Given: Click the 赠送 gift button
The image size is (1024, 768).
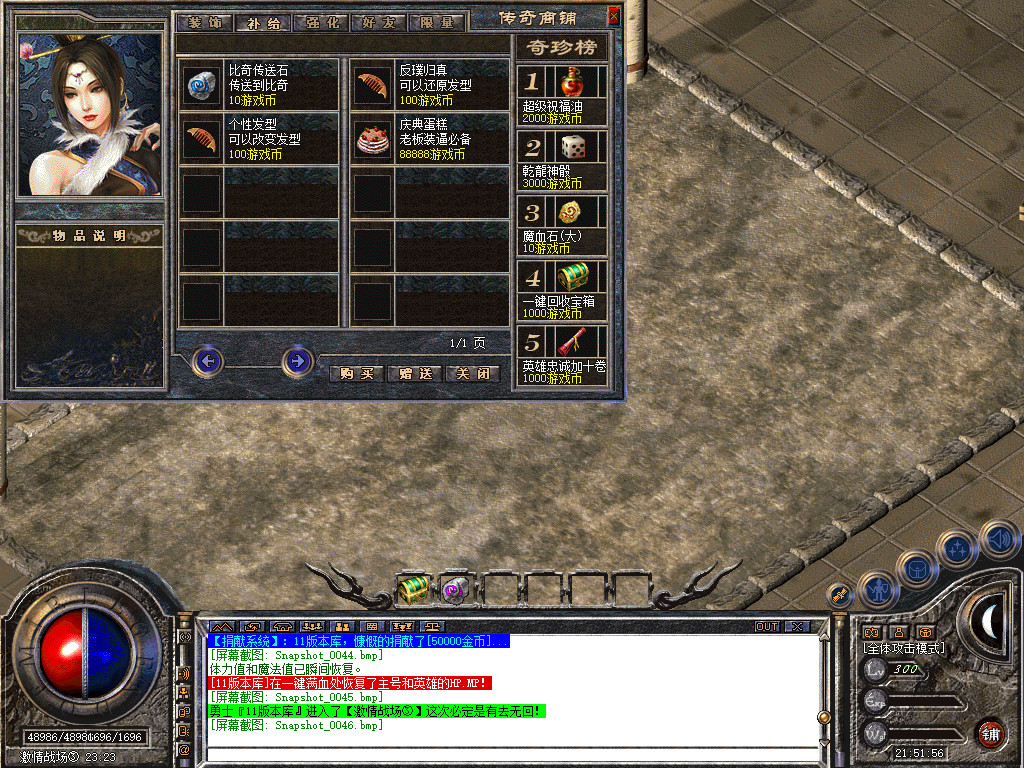Looking at the screenshot, I should pos(414,373).
